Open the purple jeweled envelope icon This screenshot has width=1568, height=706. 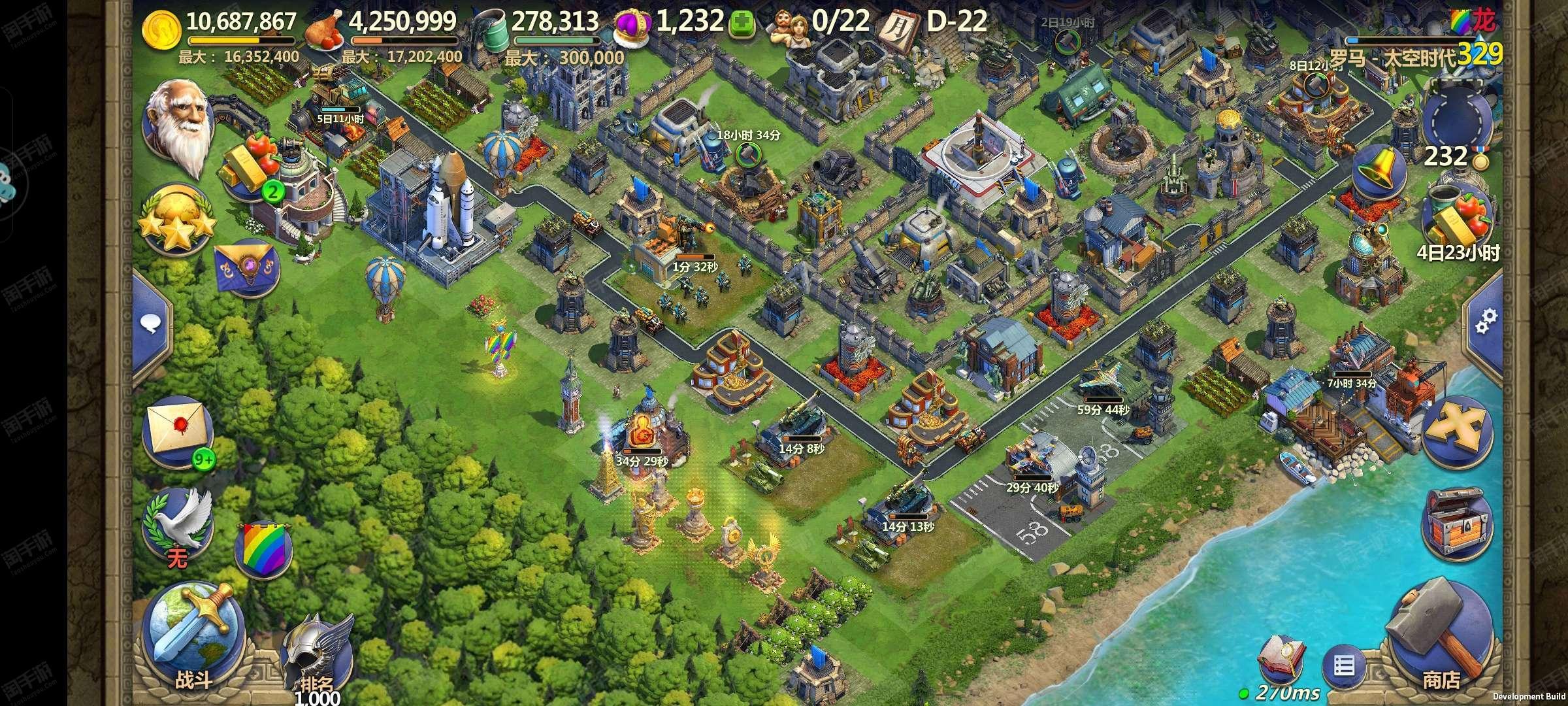click(x=247, y=268)
